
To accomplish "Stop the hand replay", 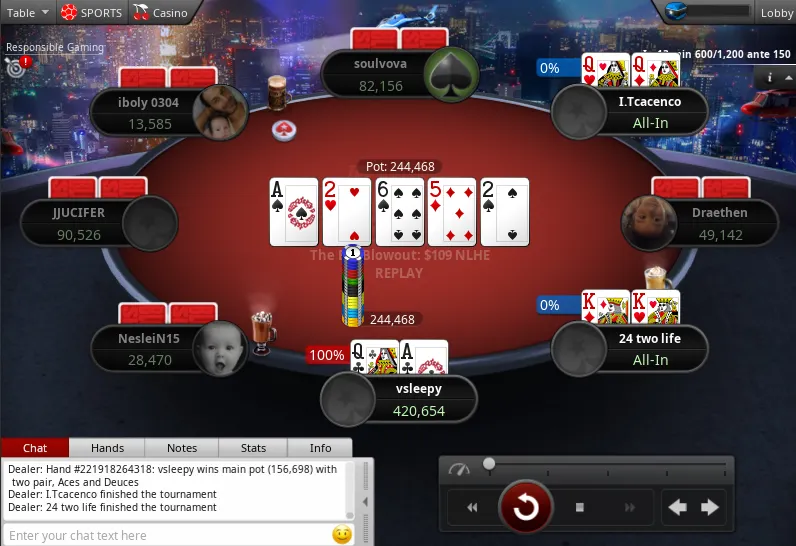I will click(x=579, y=508).
